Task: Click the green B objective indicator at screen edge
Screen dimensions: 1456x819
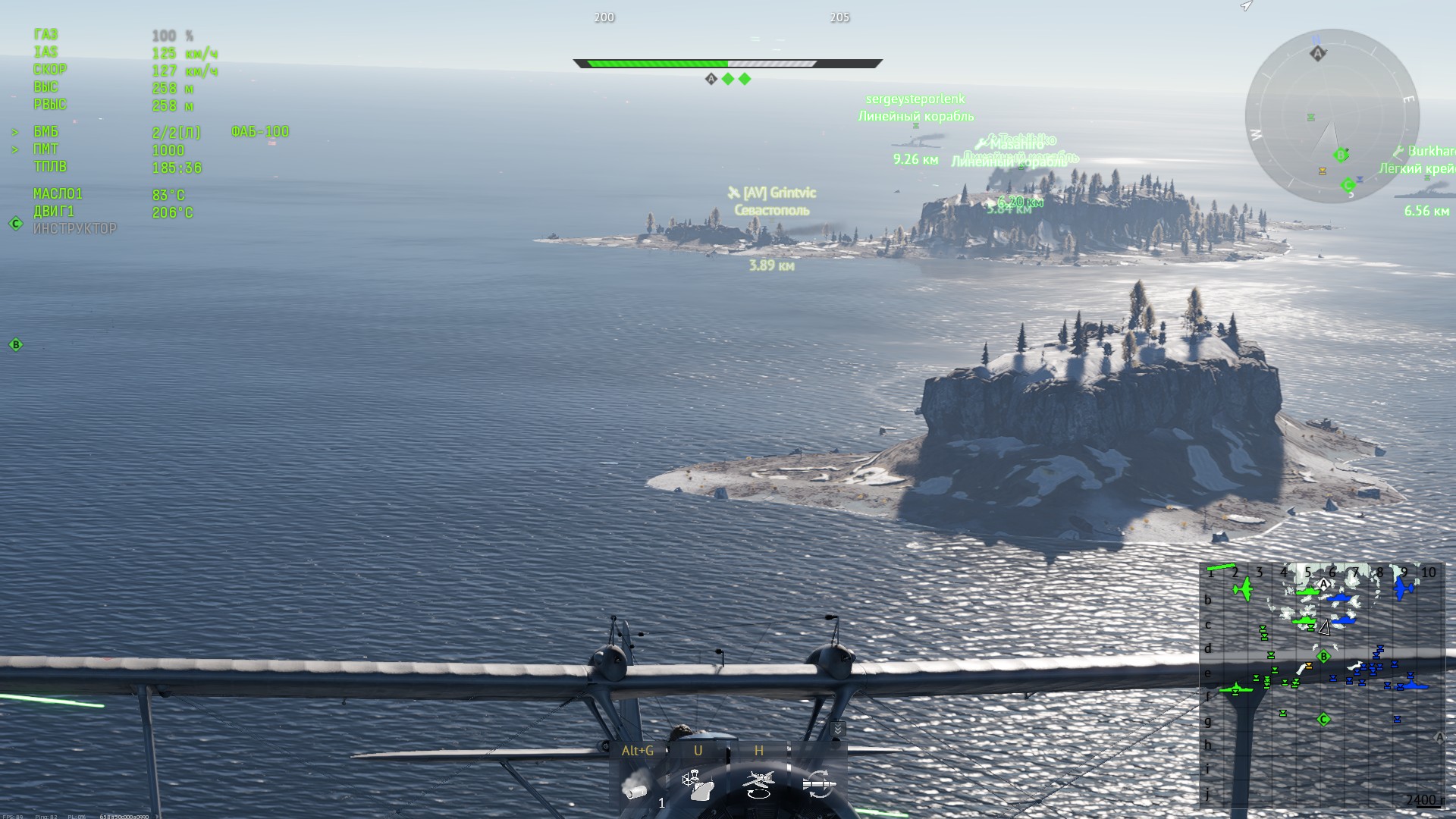Action: point(15,345)
